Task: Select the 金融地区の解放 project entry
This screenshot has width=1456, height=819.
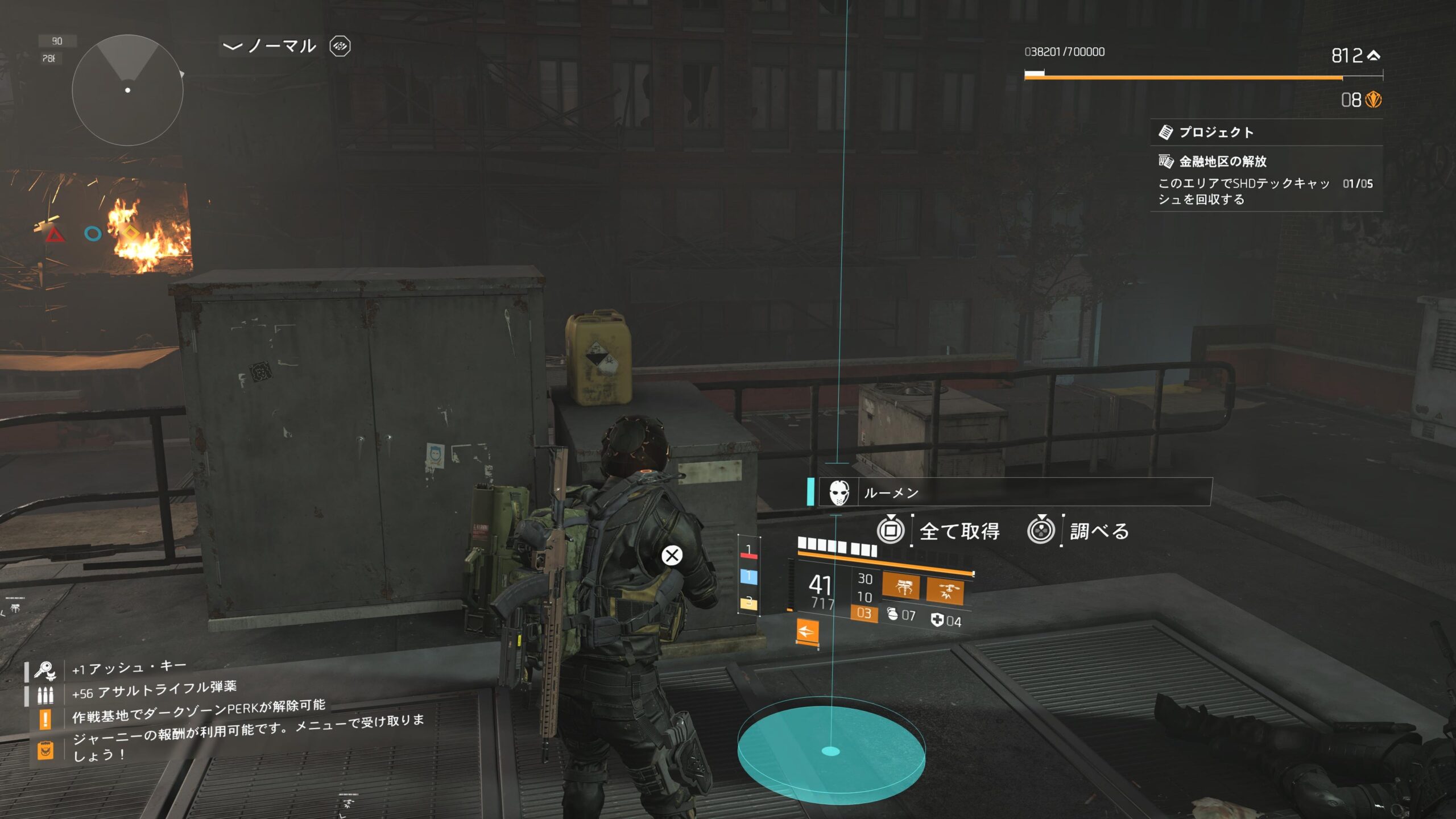Action: coord(1223,162)
